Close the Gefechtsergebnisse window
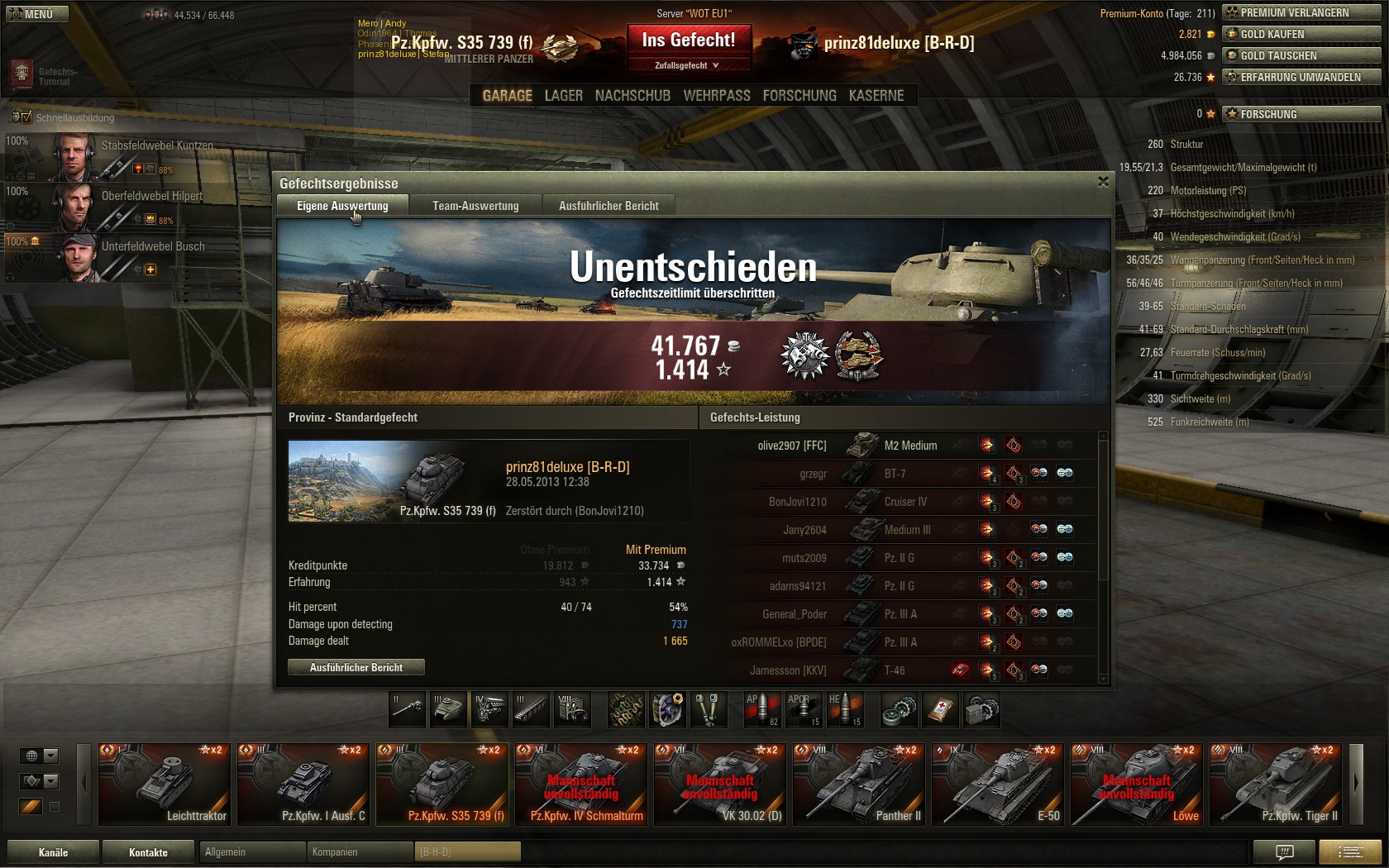This screenshot has width=1389, height=868. point(1103,182)
